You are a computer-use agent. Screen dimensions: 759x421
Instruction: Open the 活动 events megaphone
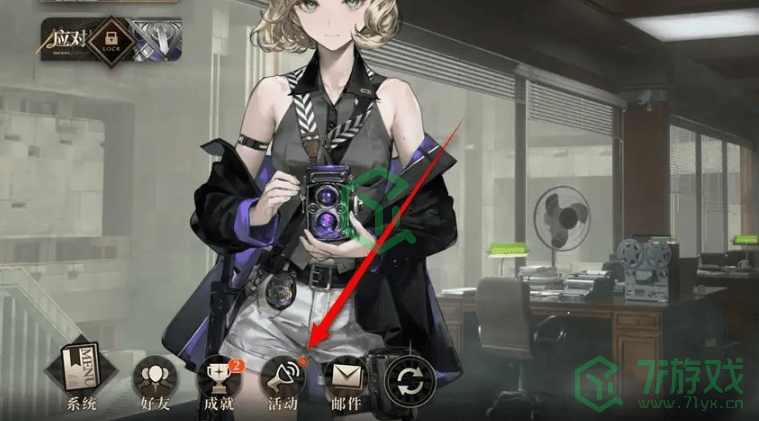[281, 378]
